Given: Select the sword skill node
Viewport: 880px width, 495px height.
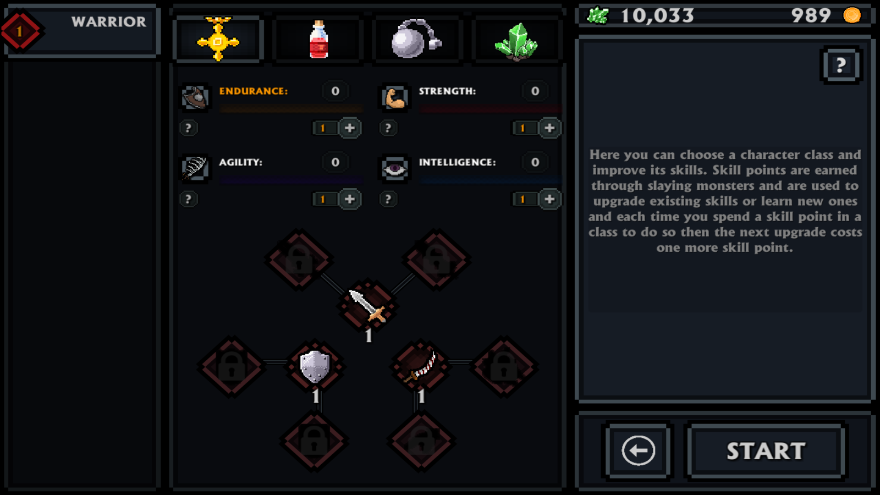Looking at the screenshot, I should point(367,304).
